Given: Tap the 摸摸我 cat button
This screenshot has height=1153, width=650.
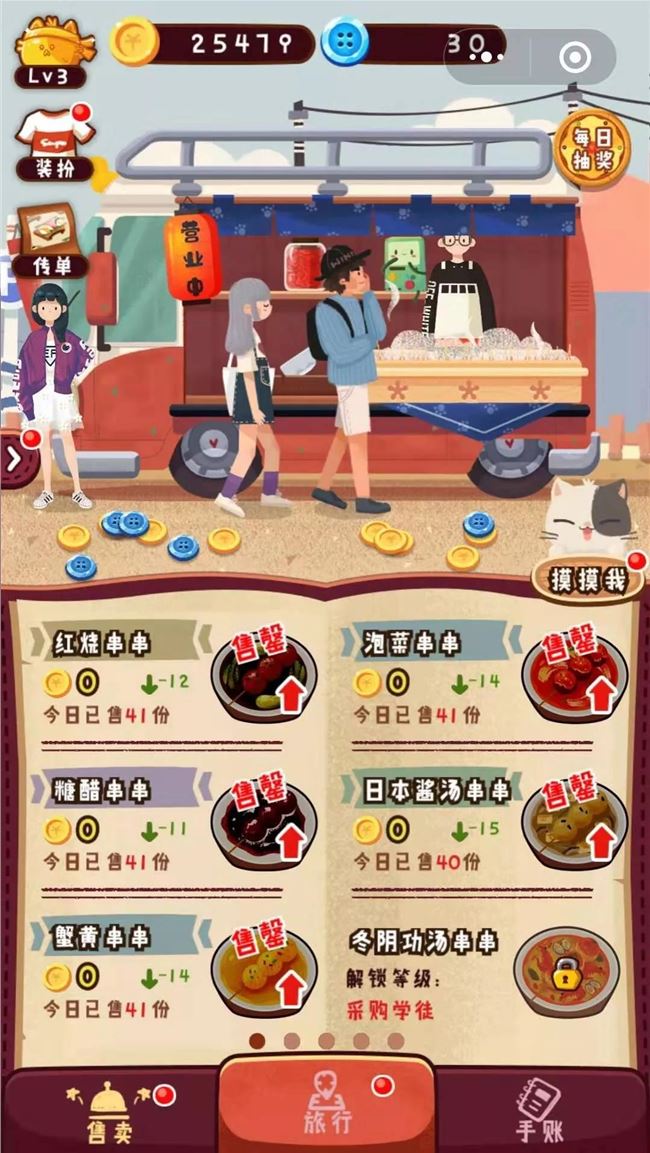Looking at the screenshot, I should tap(585, 580).
